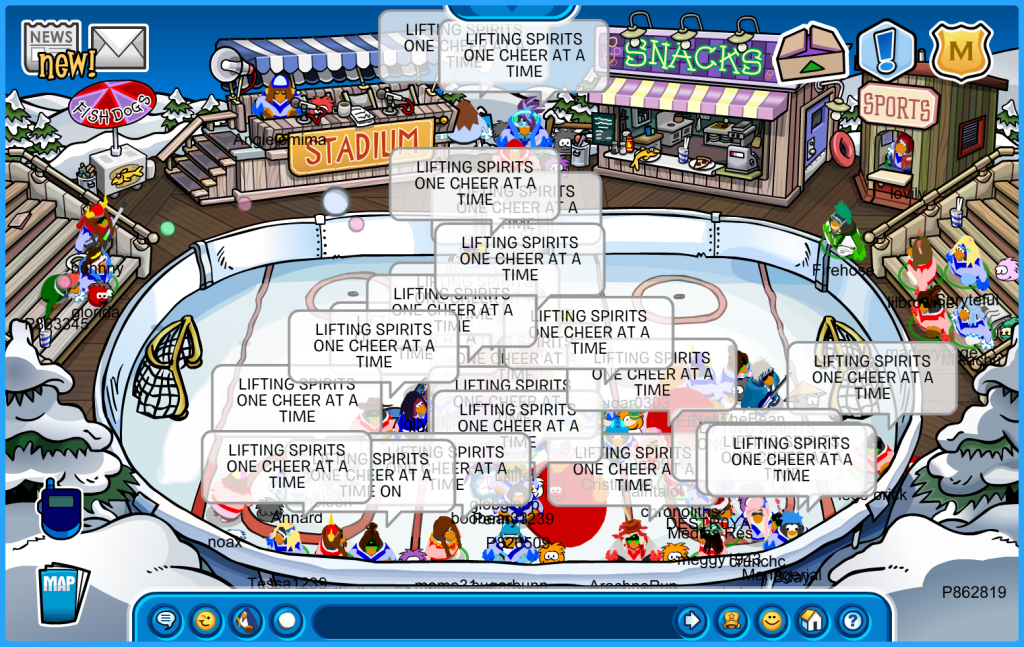
Task: Click the chat message input bar
Action: point(490,621)
